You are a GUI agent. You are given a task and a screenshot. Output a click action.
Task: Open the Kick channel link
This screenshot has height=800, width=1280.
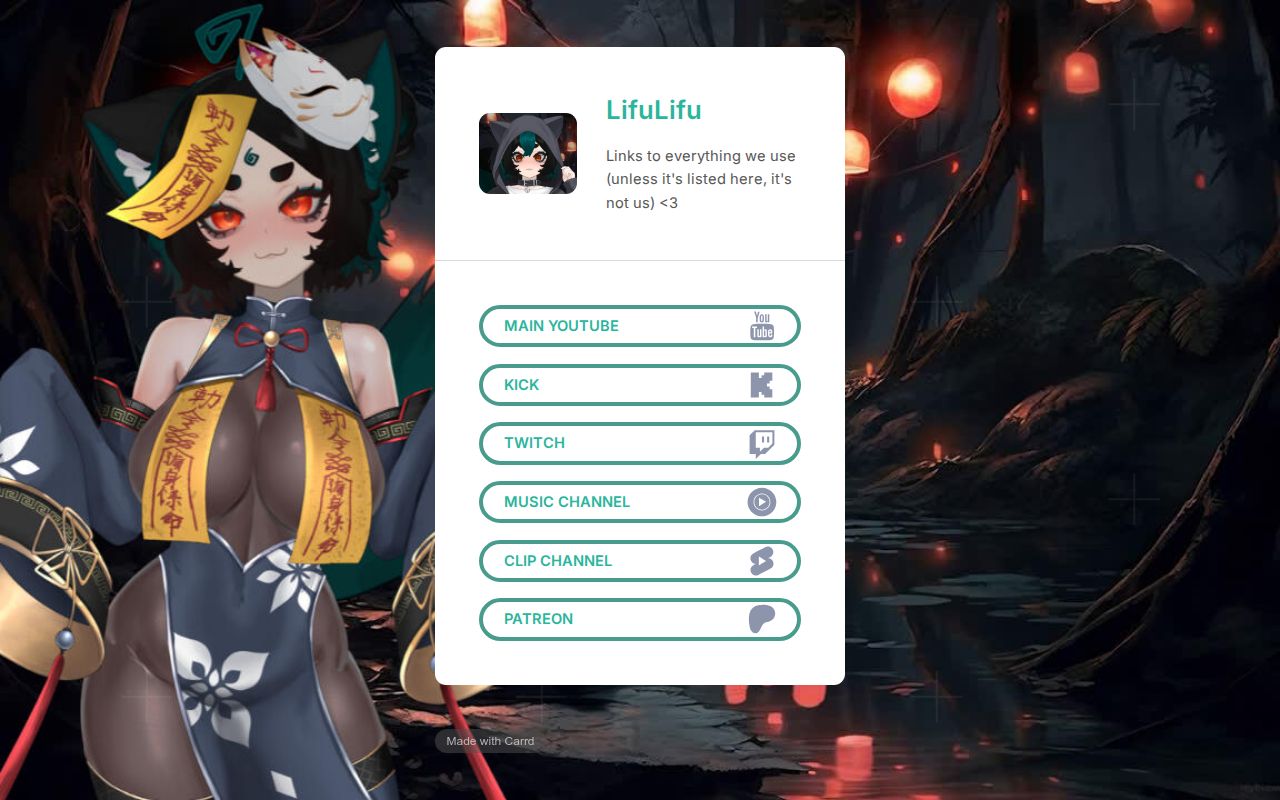click(x=640, y=384)
